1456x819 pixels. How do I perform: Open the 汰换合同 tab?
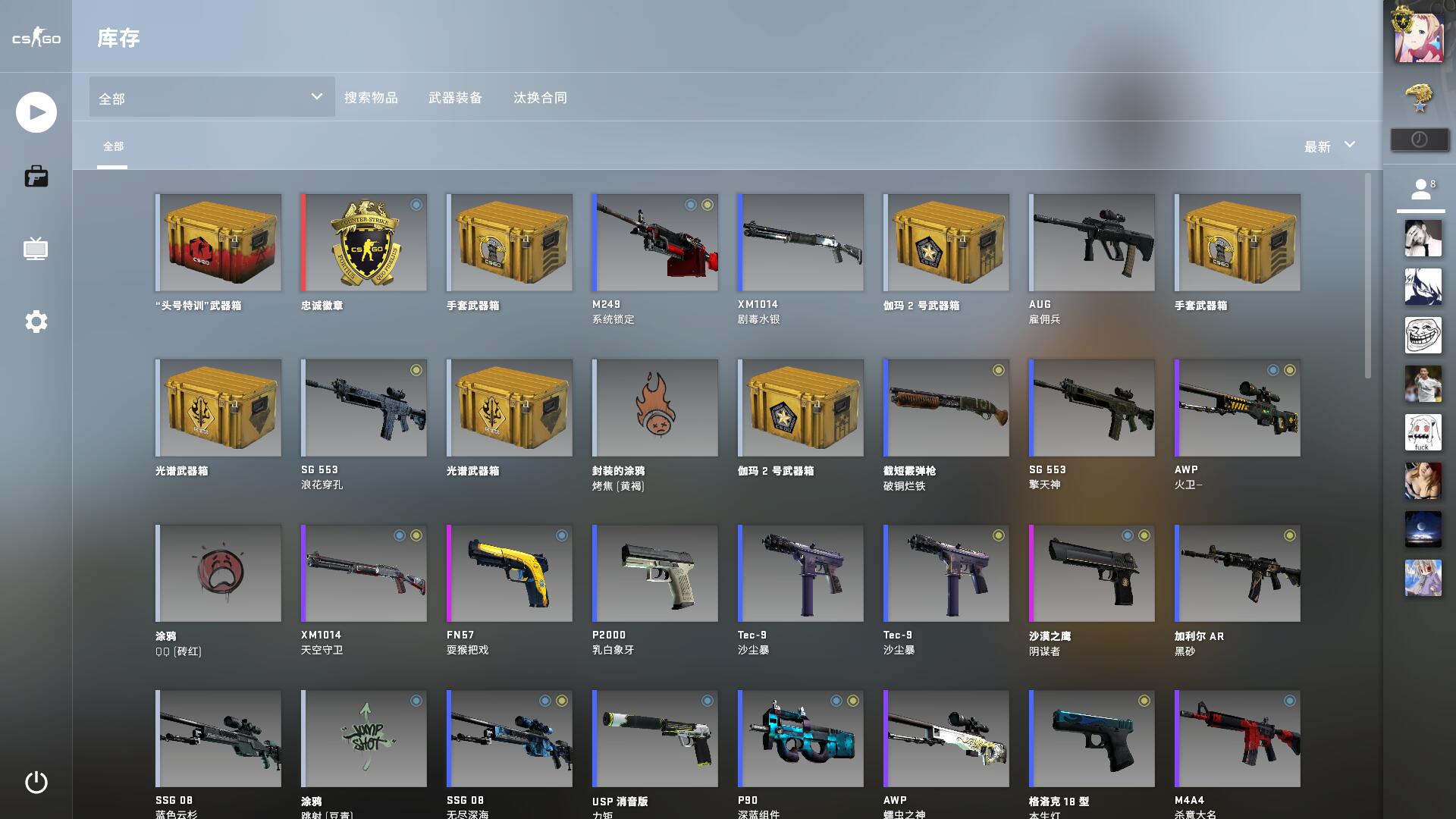(541, 98)
